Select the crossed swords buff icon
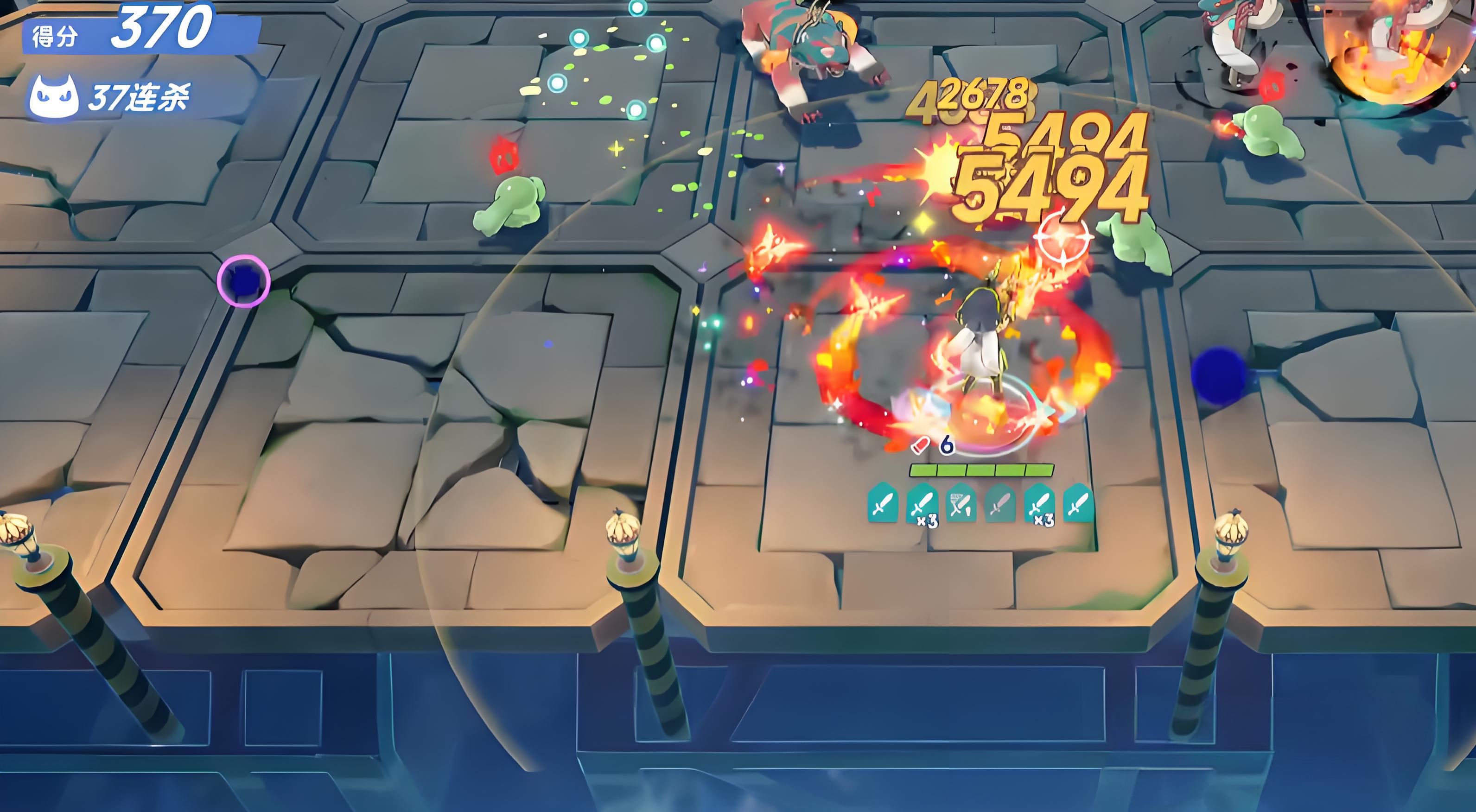 (x=961, y=502)
